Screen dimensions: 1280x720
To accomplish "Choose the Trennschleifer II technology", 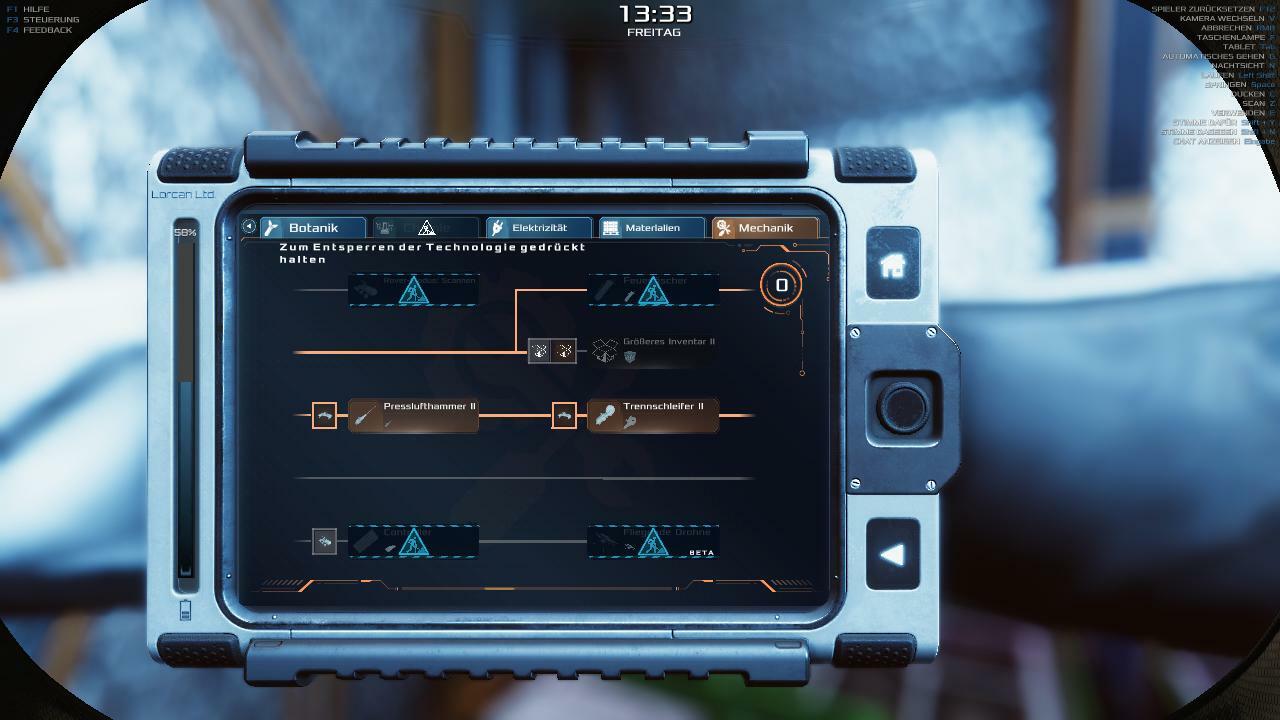I will coord(652,415).
